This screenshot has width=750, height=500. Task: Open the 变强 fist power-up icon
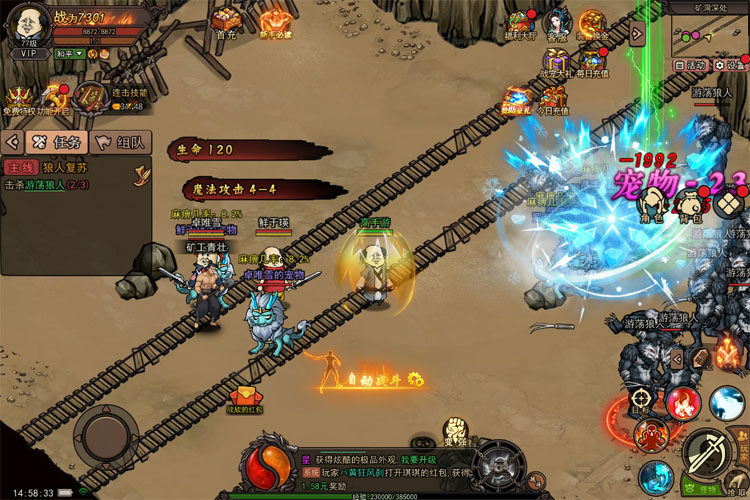(455, 431)
